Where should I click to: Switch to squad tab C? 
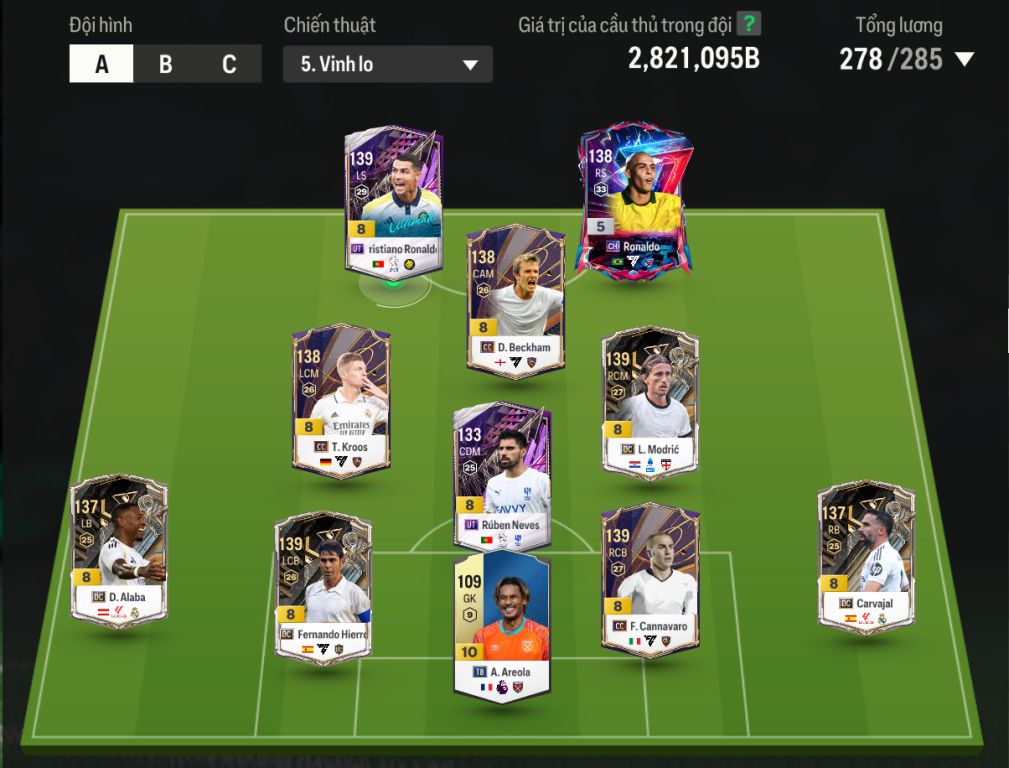pos(229,65)
